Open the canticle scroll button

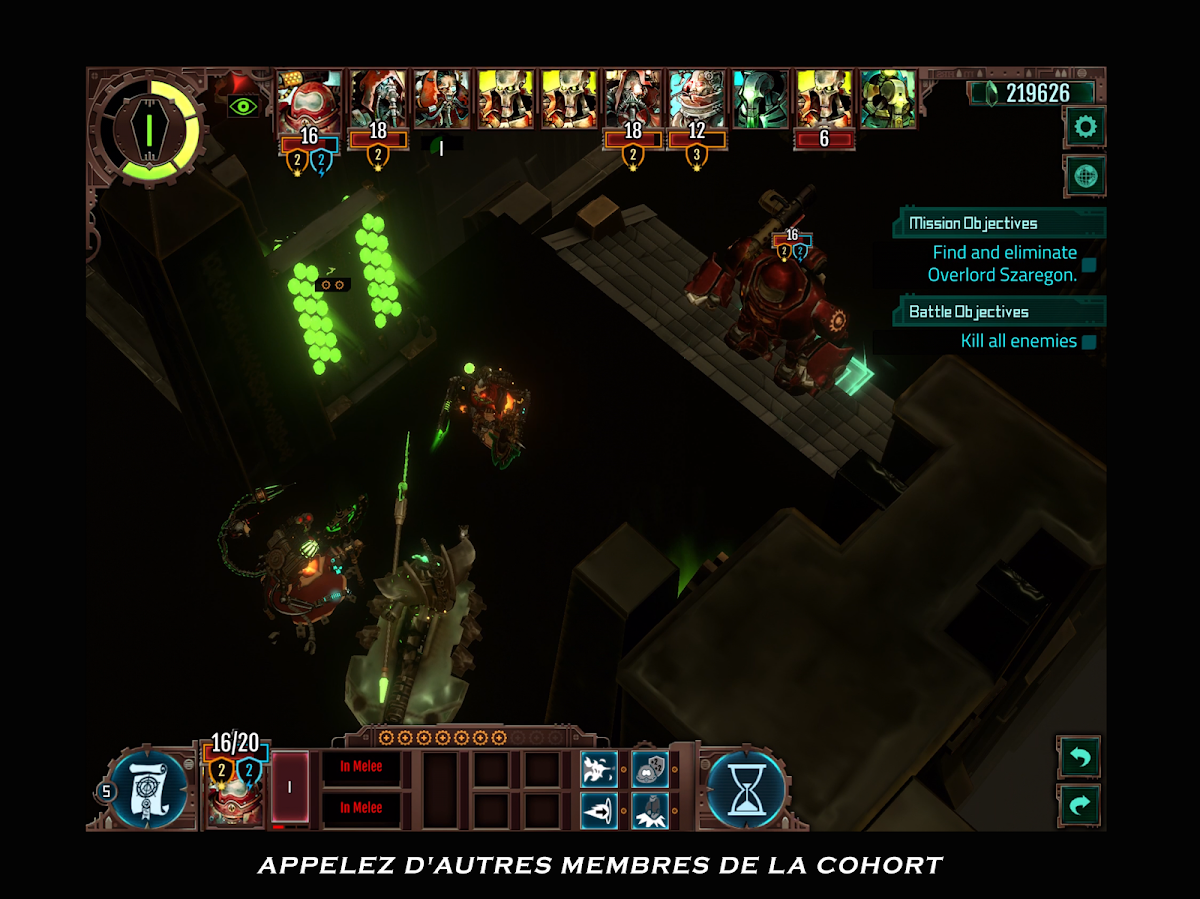148,790
